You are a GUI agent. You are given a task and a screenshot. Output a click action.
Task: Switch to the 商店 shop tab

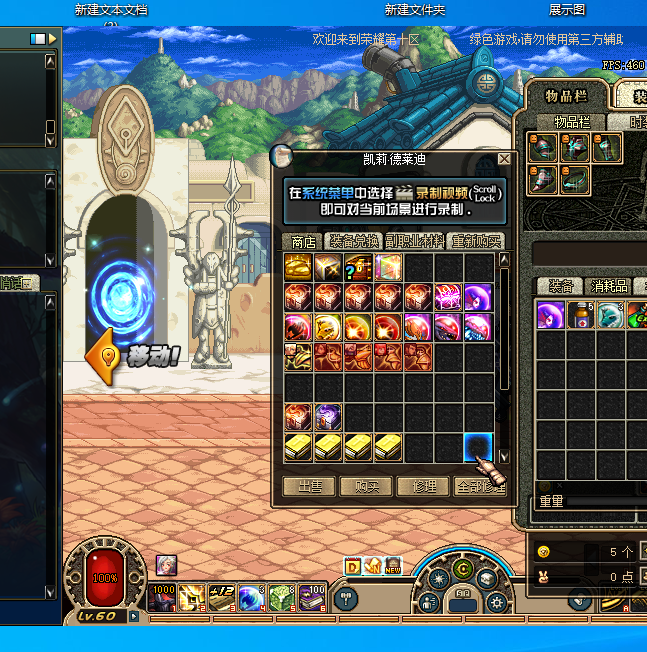[x=303, y=241]
